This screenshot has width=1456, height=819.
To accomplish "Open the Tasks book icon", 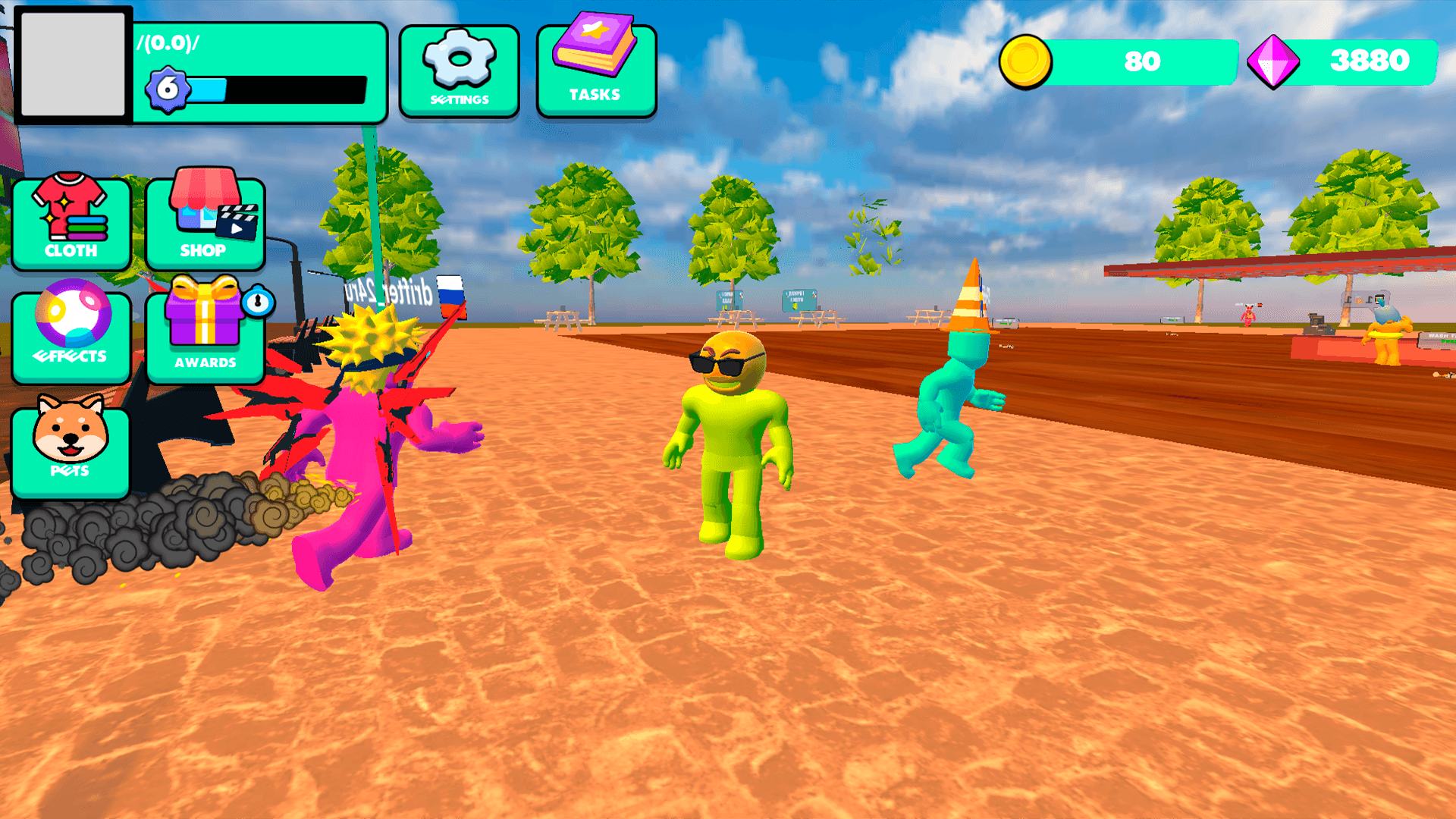I will pos(597,64).
